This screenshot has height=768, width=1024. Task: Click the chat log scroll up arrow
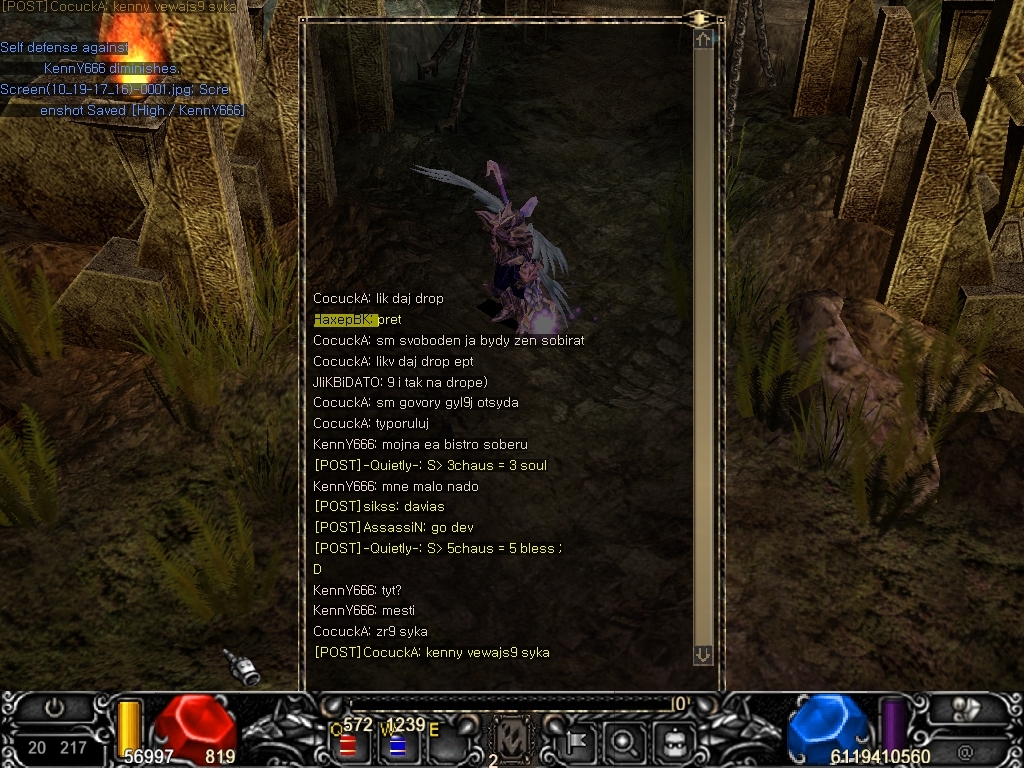(703, 39)
